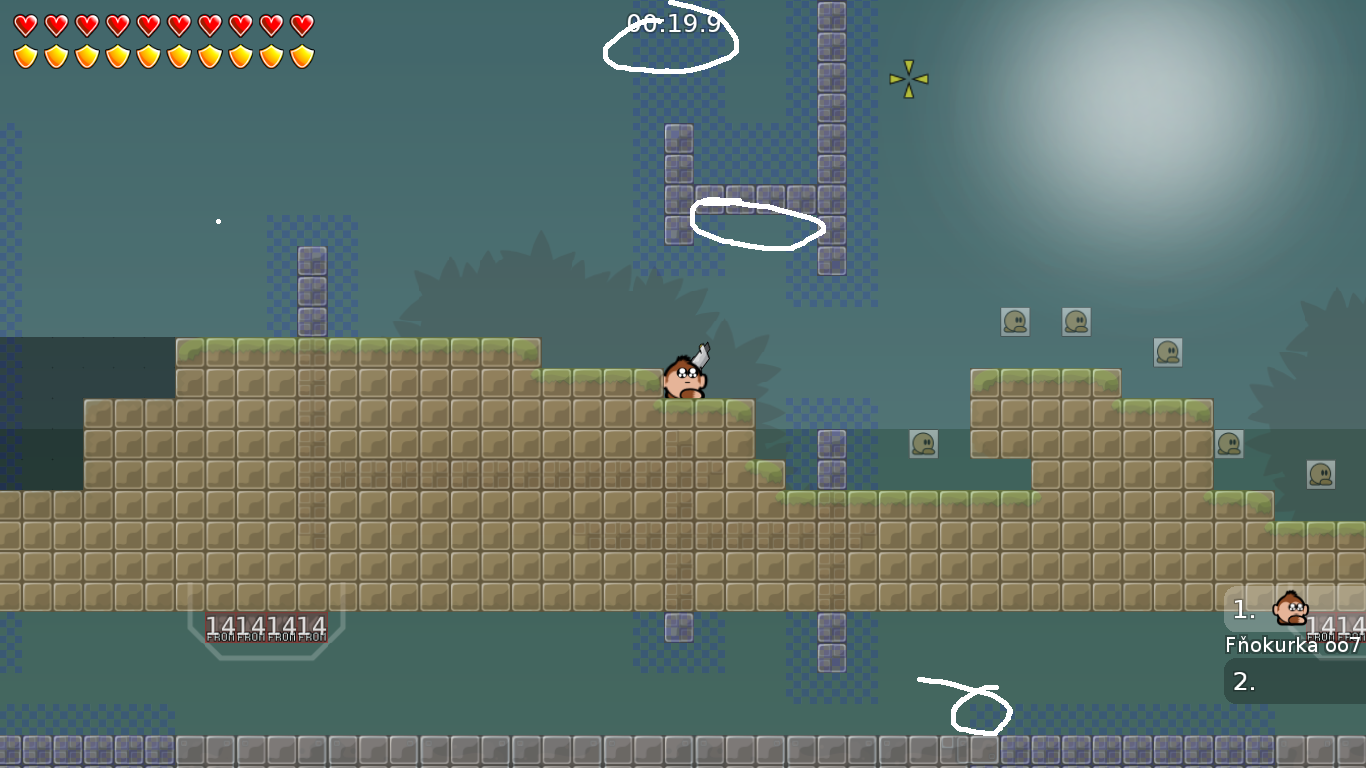Click the blob enemy at the far right edge
The height and width of the screenshot is (768, 1366).
(1322, 473)
